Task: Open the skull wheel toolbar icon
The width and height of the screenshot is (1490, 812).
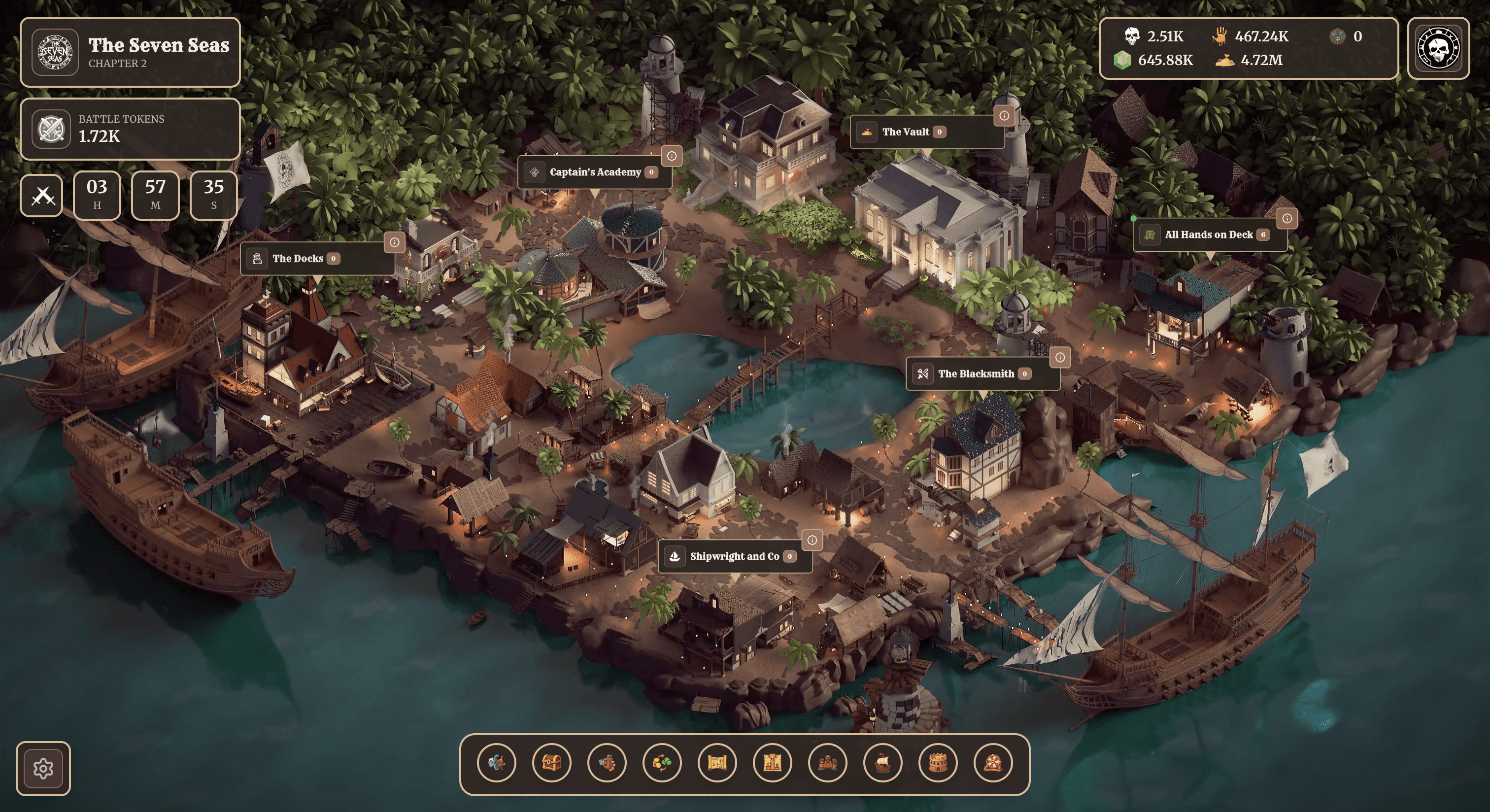Action: point(993,763)
